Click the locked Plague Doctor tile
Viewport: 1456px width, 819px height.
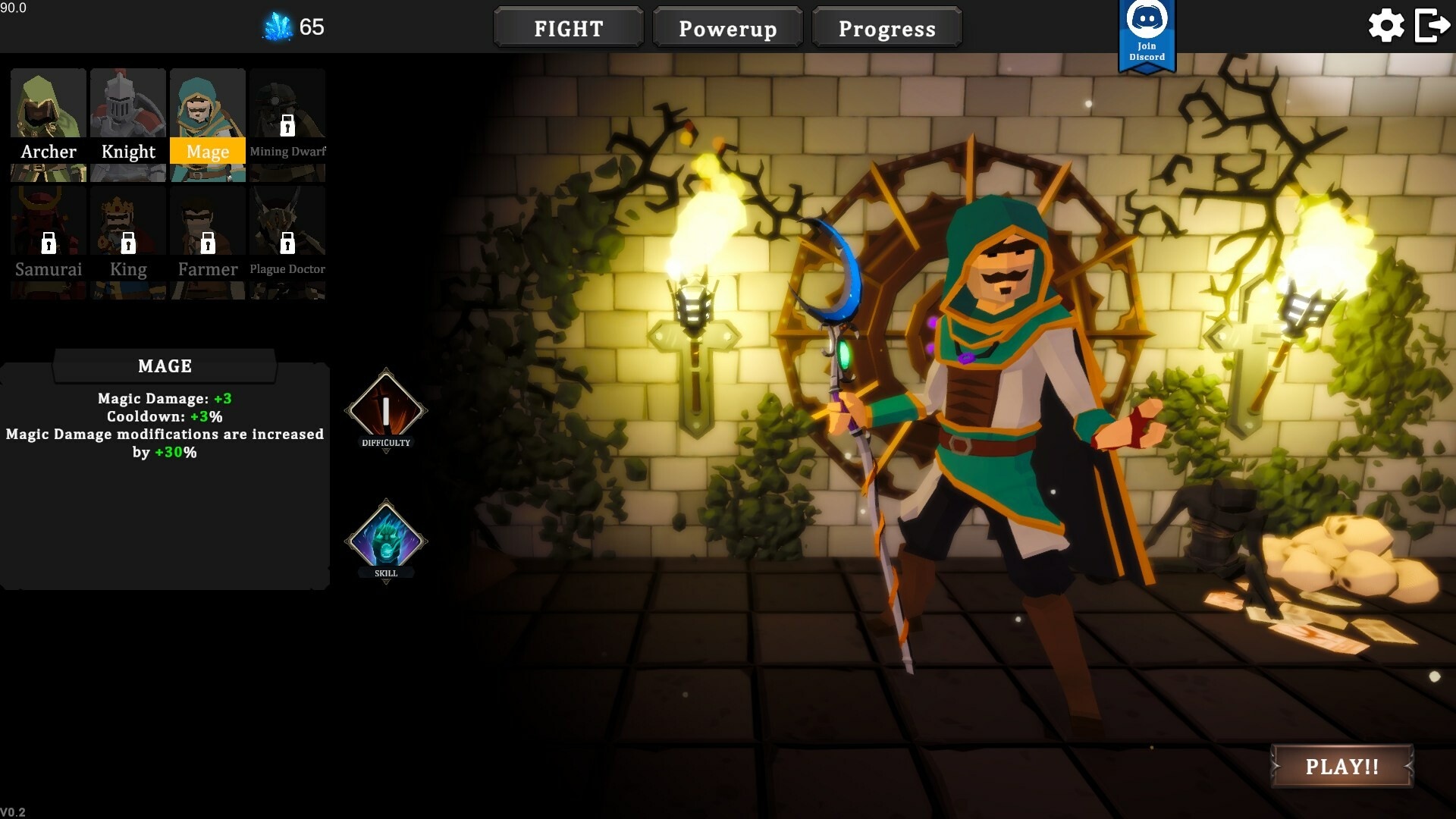pyautogui.click(x=287, y=243)
